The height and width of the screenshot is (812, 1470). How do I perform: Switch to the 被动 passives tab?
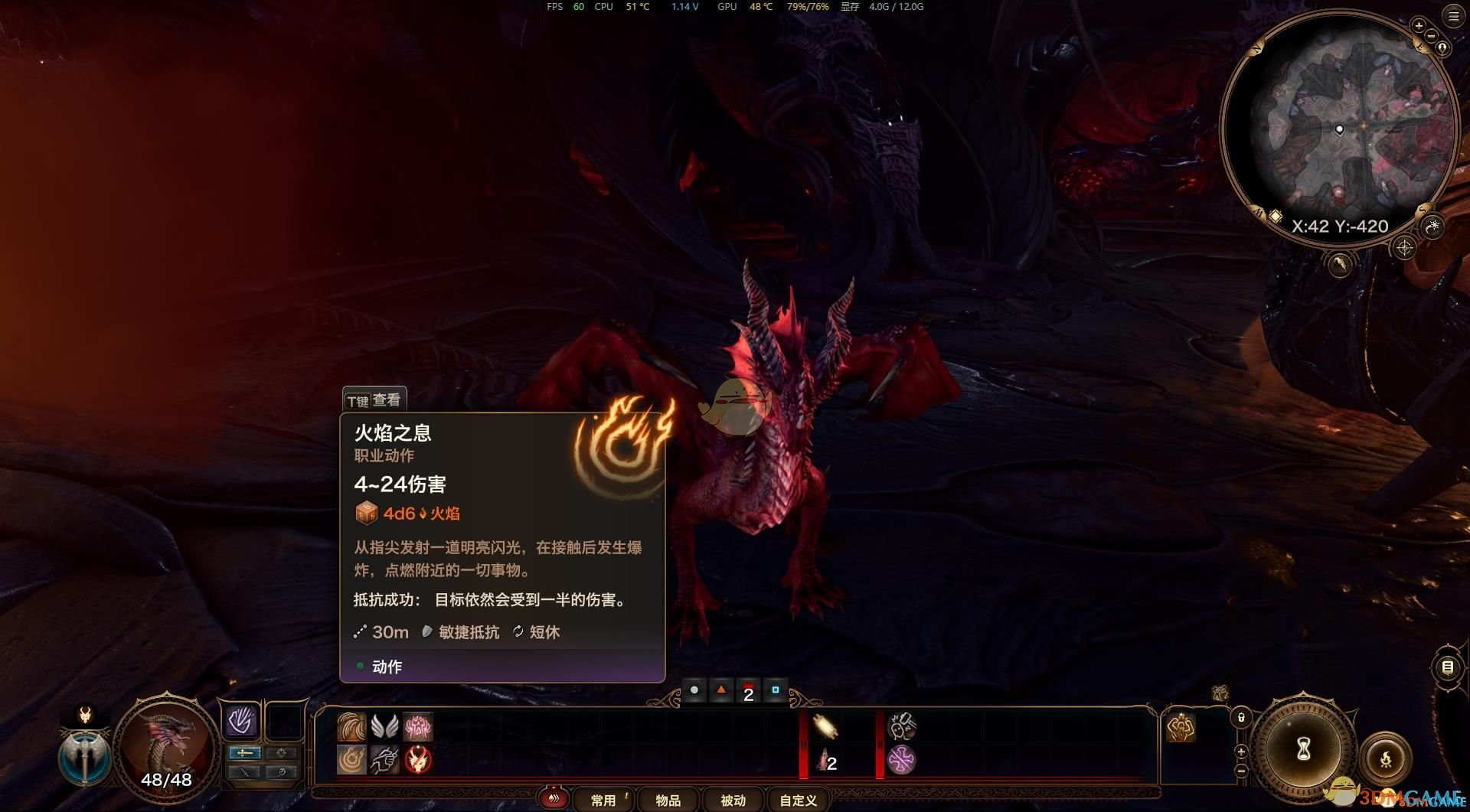tap(732, 801)
